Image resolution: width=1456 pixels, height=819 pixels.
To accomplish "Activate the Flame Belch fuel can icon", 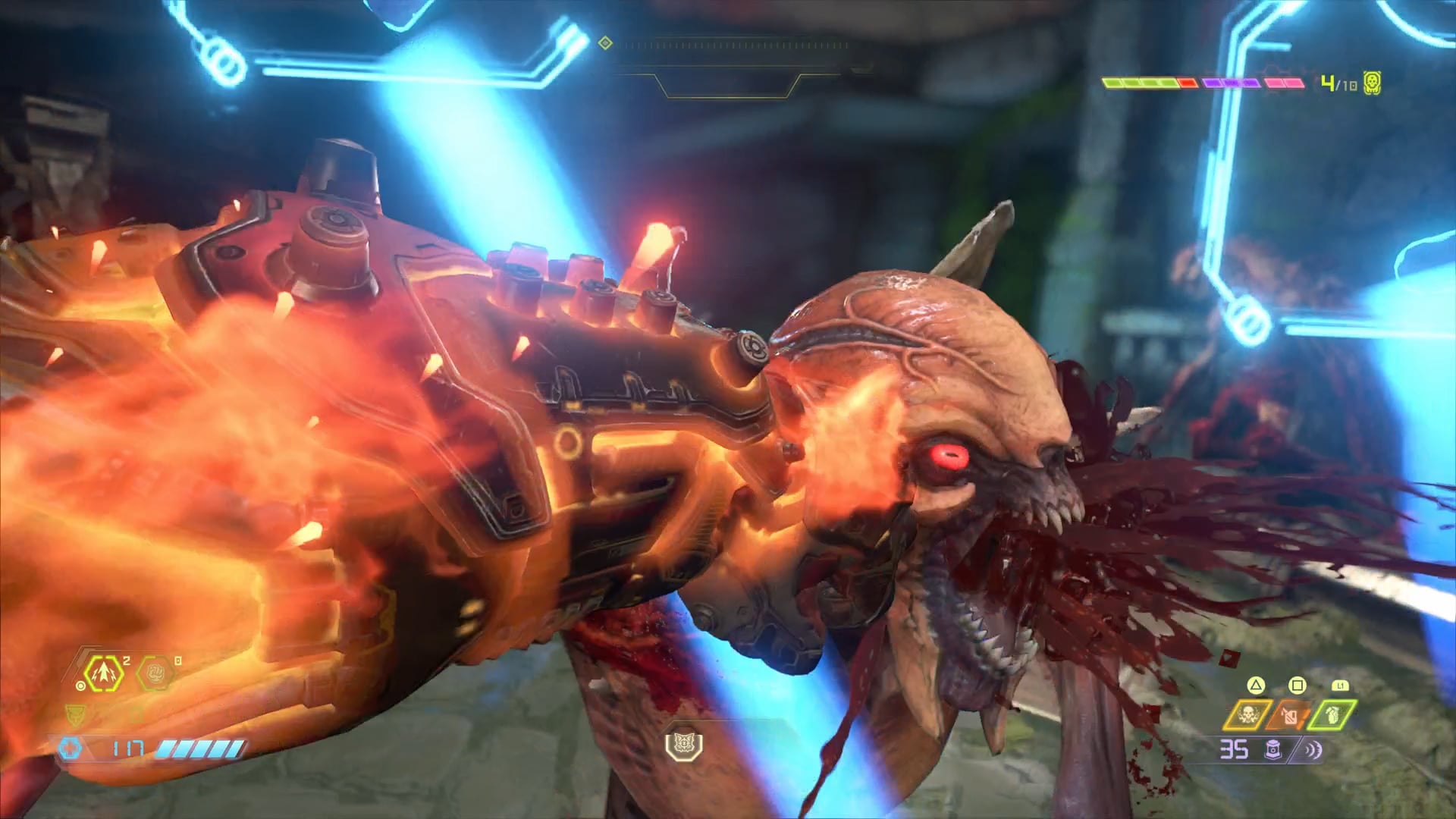I will click(x=1290, y=715).
